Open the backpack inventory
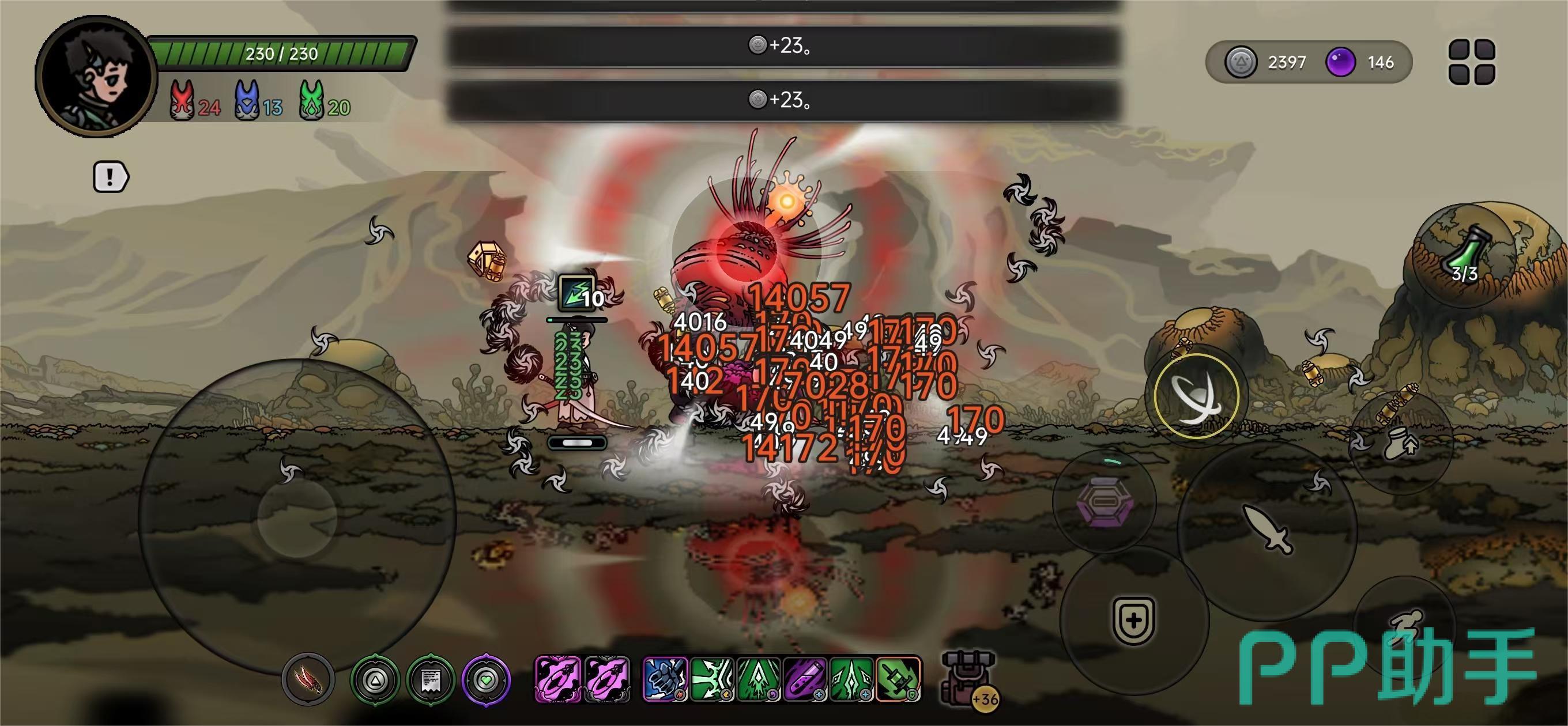 [x=968, y=678]
